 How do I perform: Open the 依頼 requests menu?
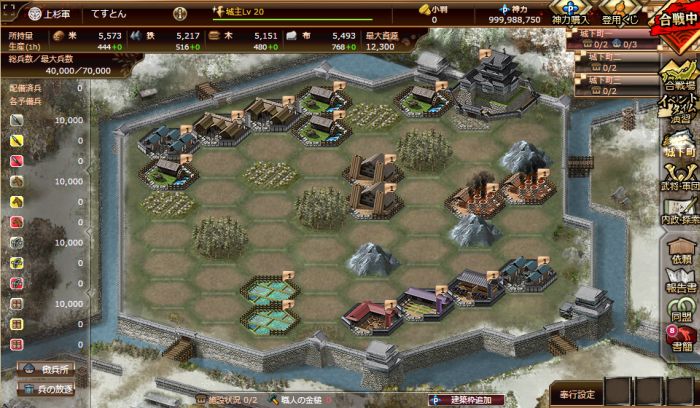pyautogui.click(x=680, y=250)
